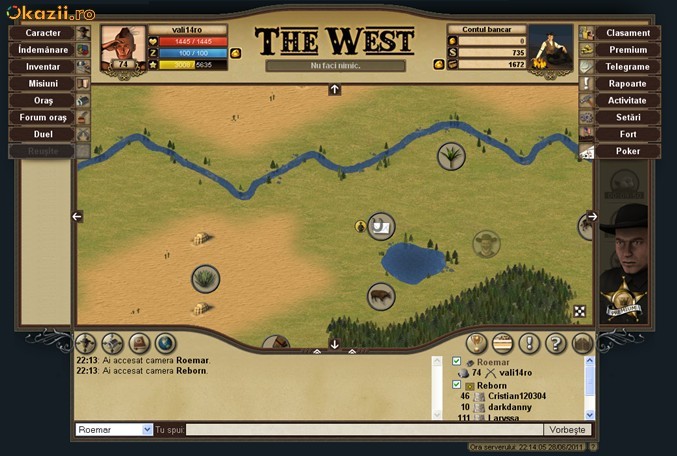Open the Inventar menu
Viewport: 677px width, 456px height.
coord(43,67)
